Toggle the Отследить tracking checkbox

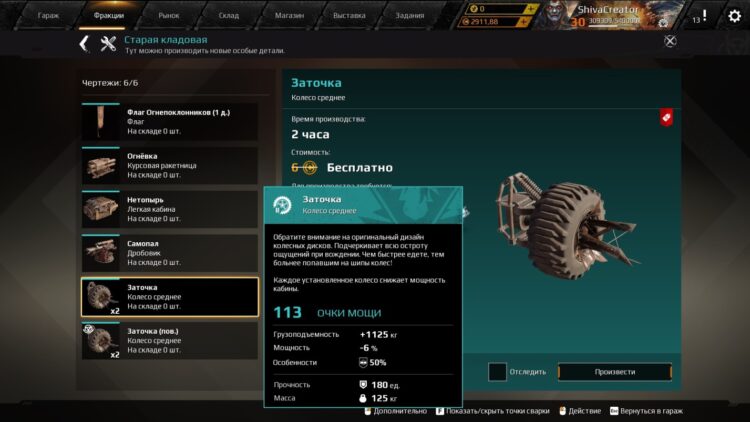pyautogui.click(x=497, y=372)
